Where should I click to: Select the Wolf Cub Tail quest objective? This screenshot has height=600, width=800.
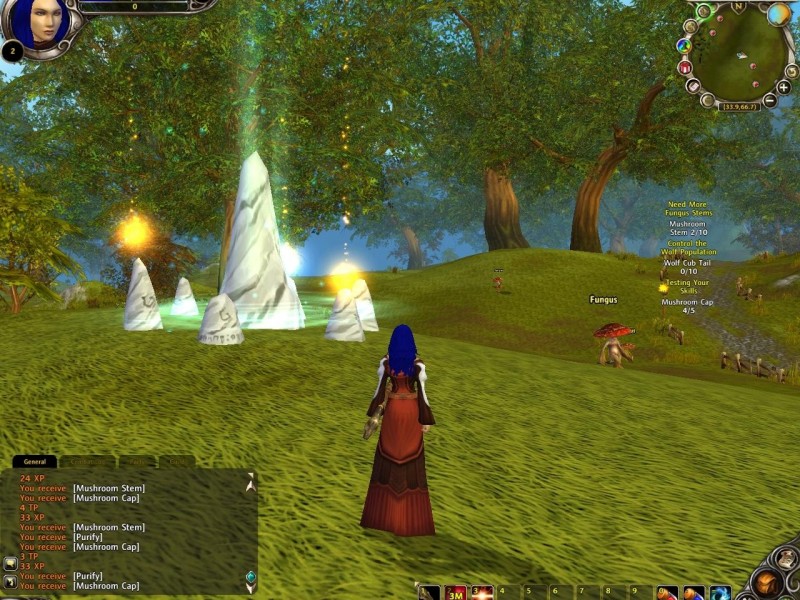(688, 267)
